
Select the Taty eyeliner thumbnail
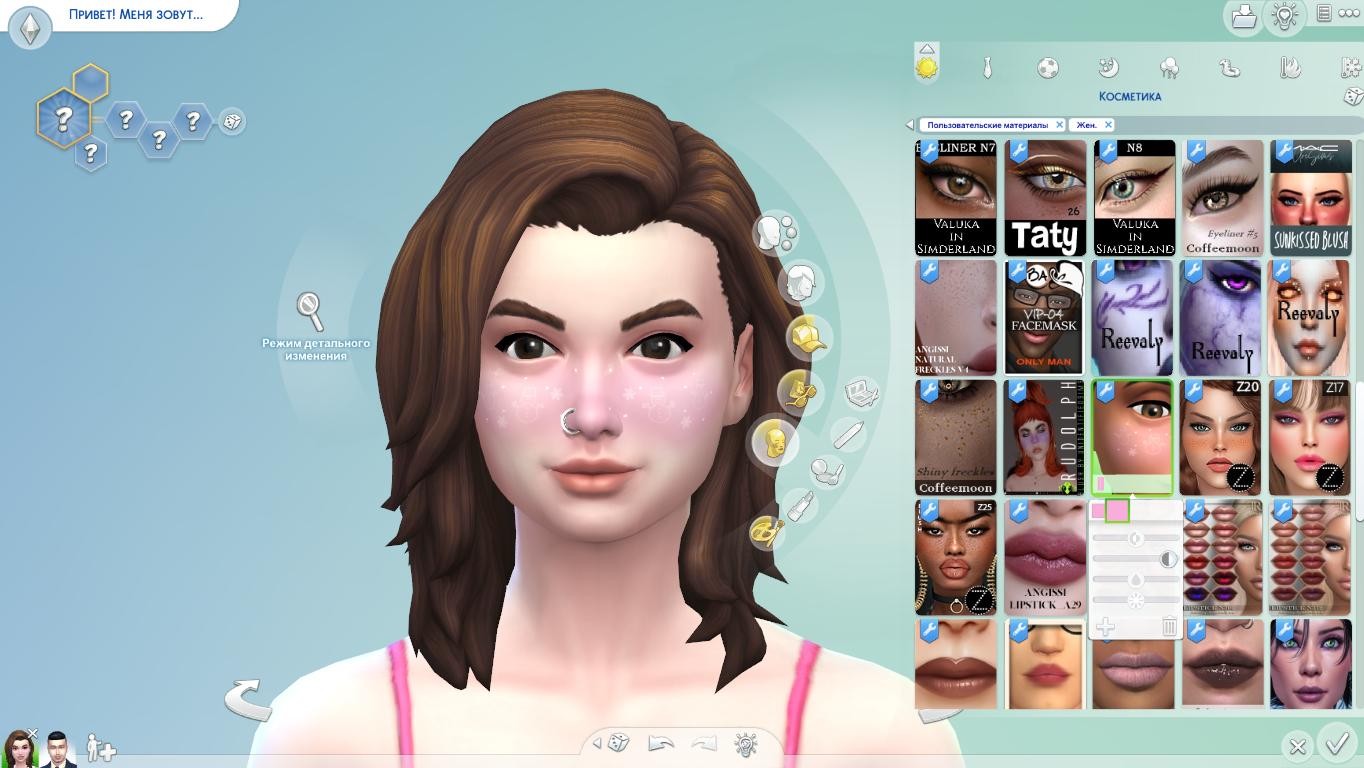(1045, 197)
